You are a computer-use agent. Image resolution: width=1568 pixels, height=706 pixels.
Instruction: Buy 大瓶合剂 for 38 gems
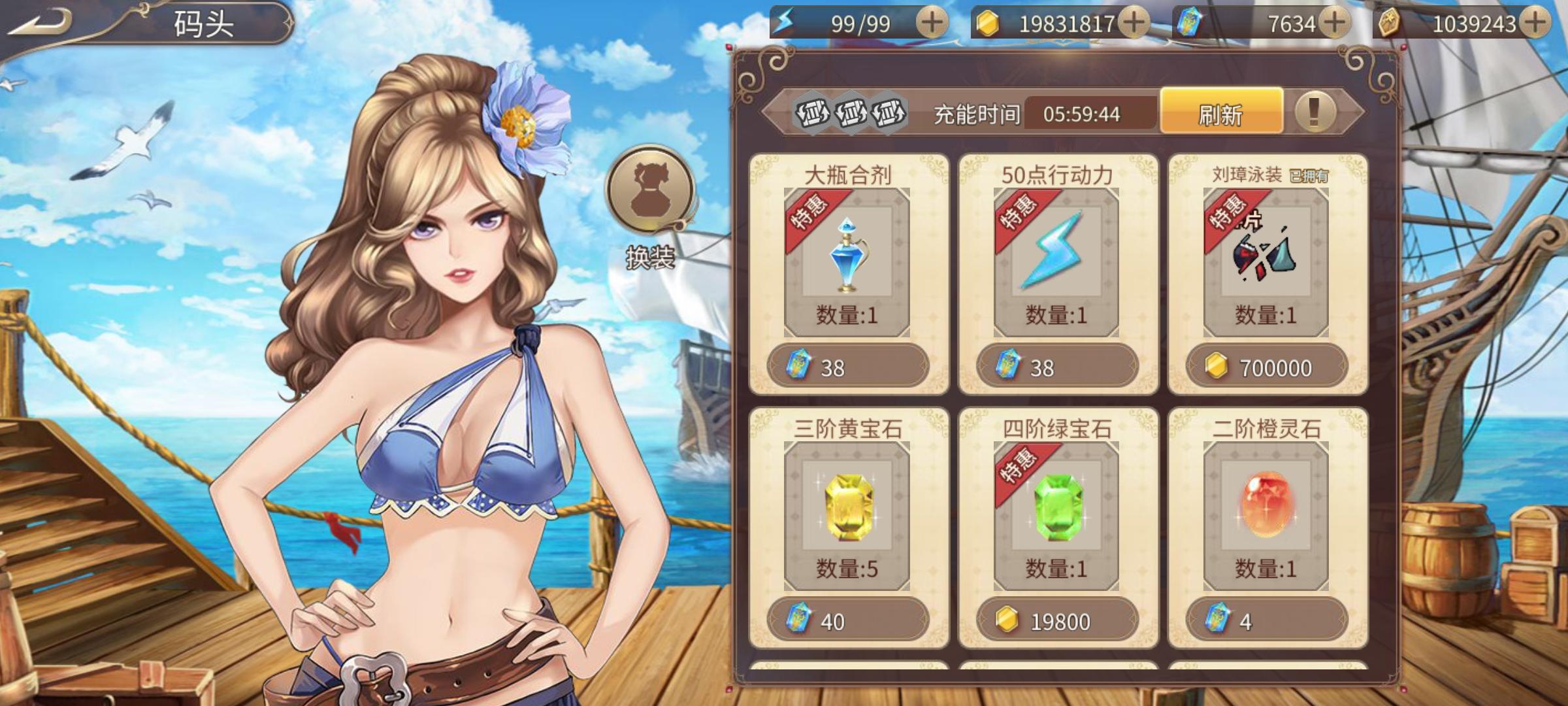(x=847, y=367)
